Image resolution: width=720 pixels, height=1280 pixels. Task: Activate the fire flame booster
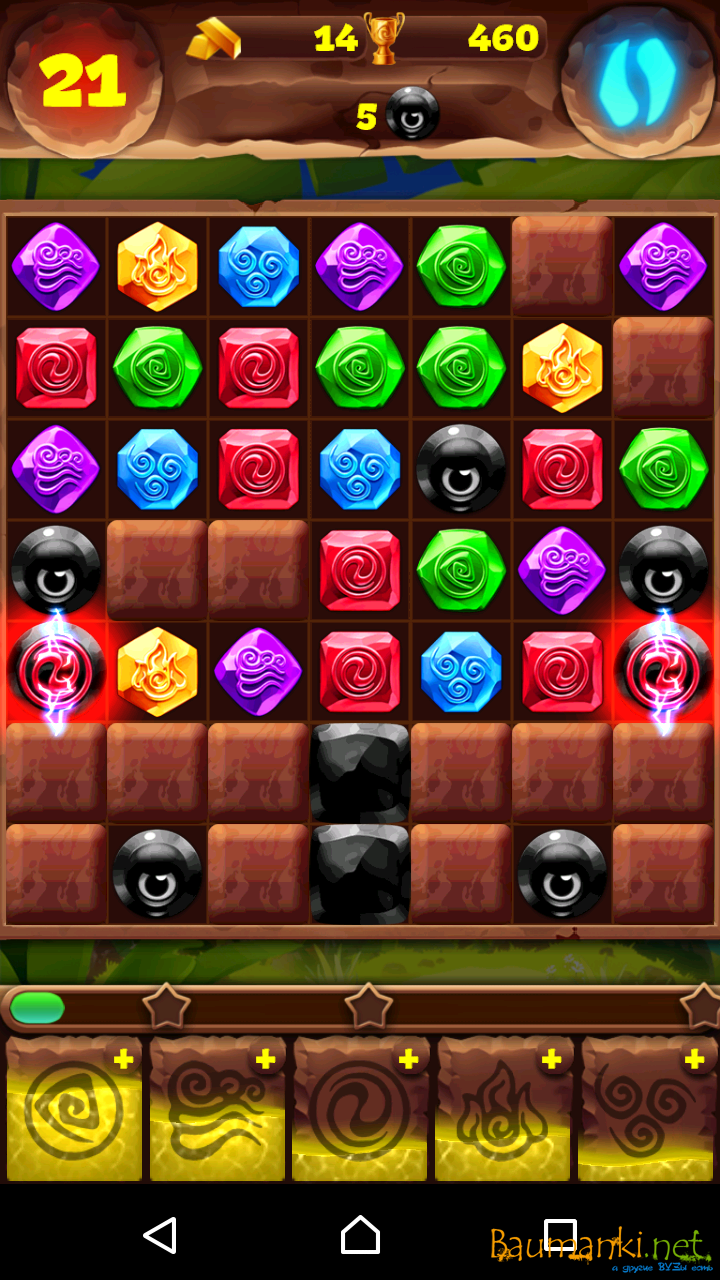(x=503, y=1112)
